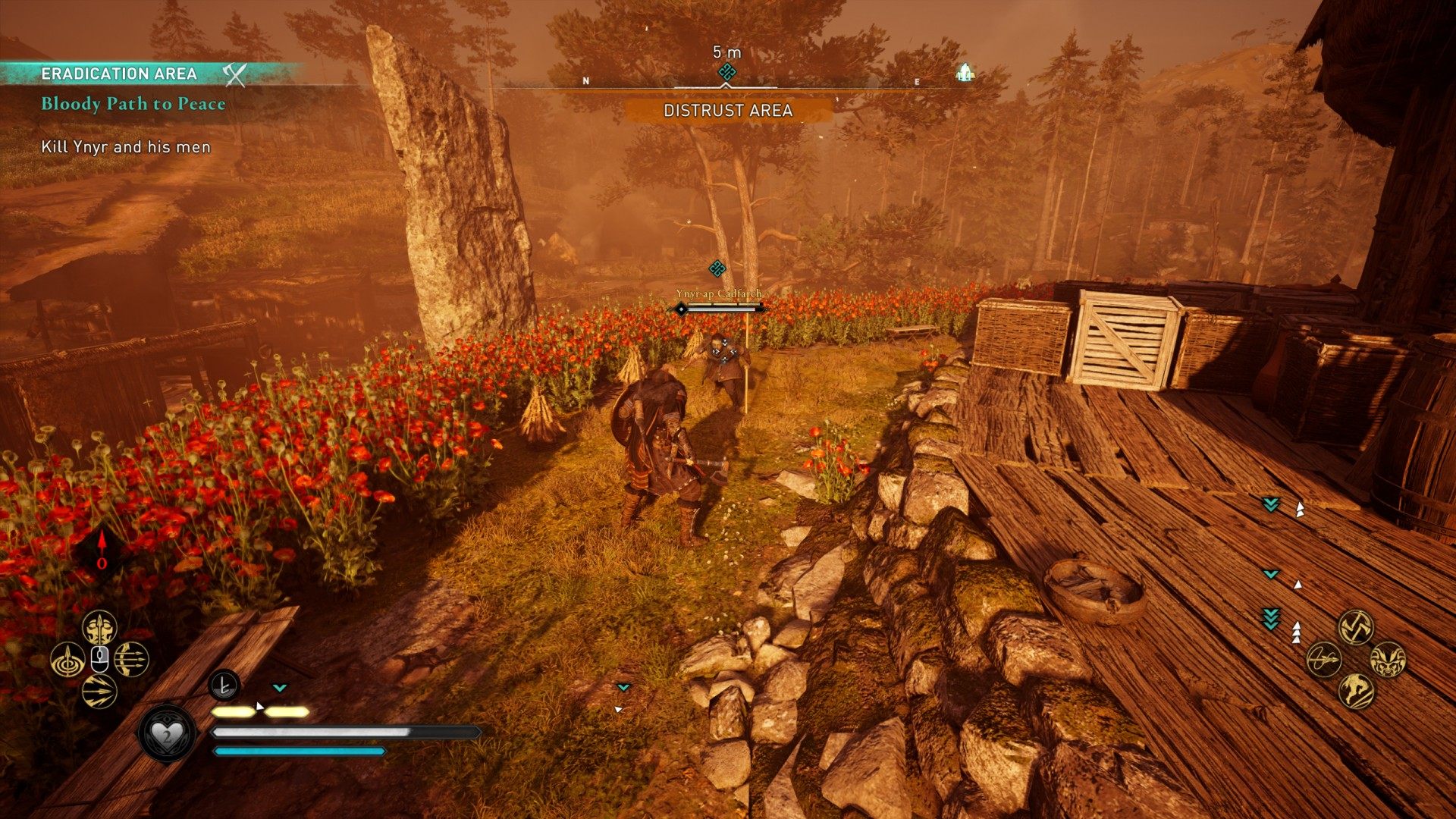Activate the harpoon melee ability
The width and height of the screenshot is (1456, 819).
[1324, 659]
